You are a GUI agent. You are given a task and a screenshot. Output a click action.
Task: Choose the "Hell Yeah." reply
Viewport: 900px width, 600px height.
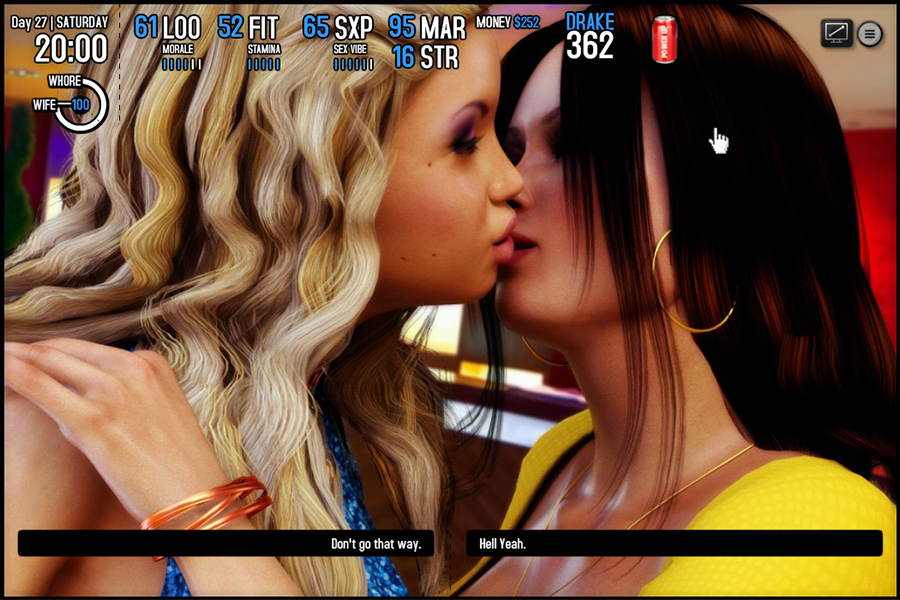[674, 544]
